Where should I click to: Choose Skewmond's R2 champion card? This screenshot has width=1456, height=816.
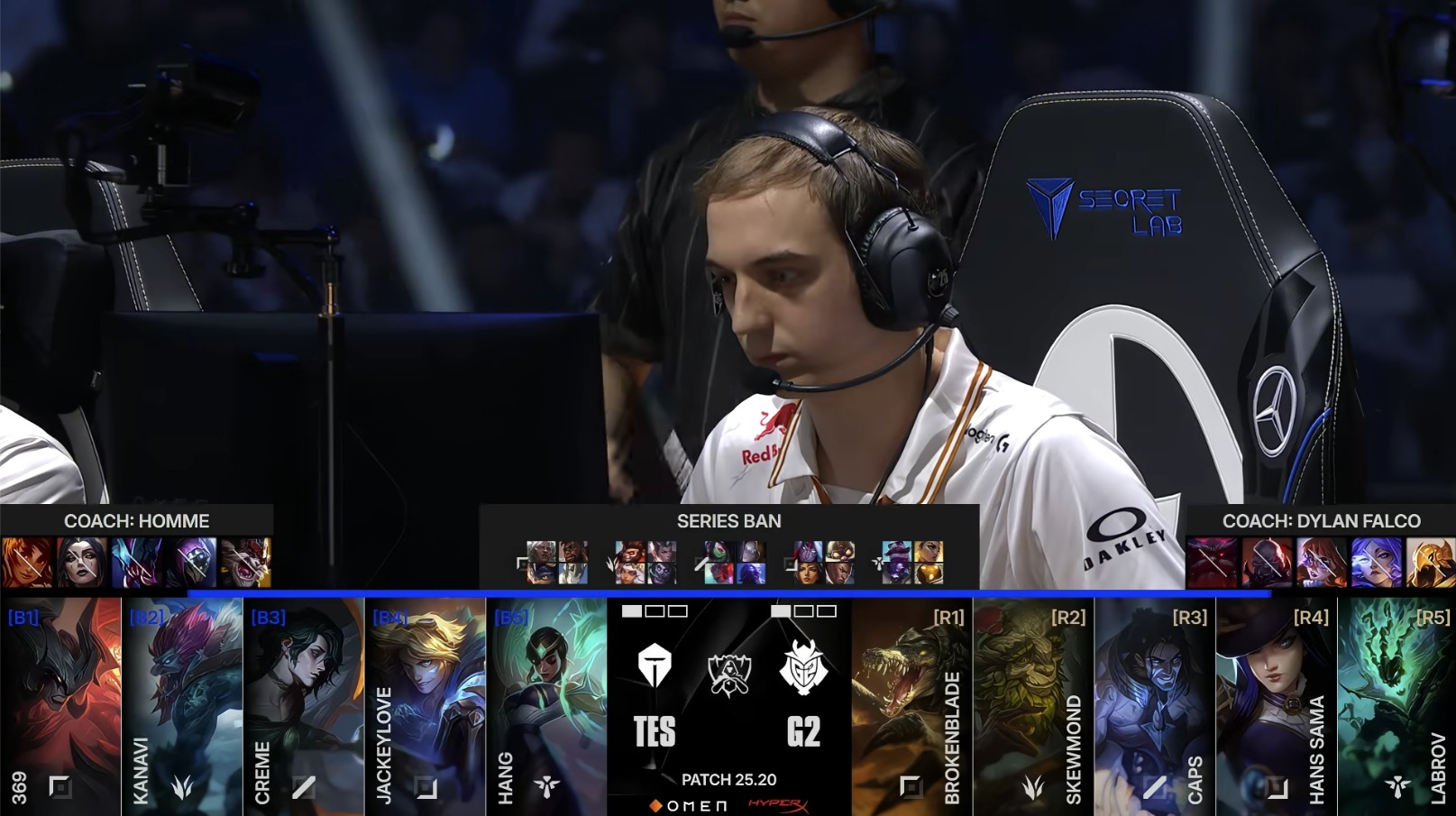click(1034, 706)
